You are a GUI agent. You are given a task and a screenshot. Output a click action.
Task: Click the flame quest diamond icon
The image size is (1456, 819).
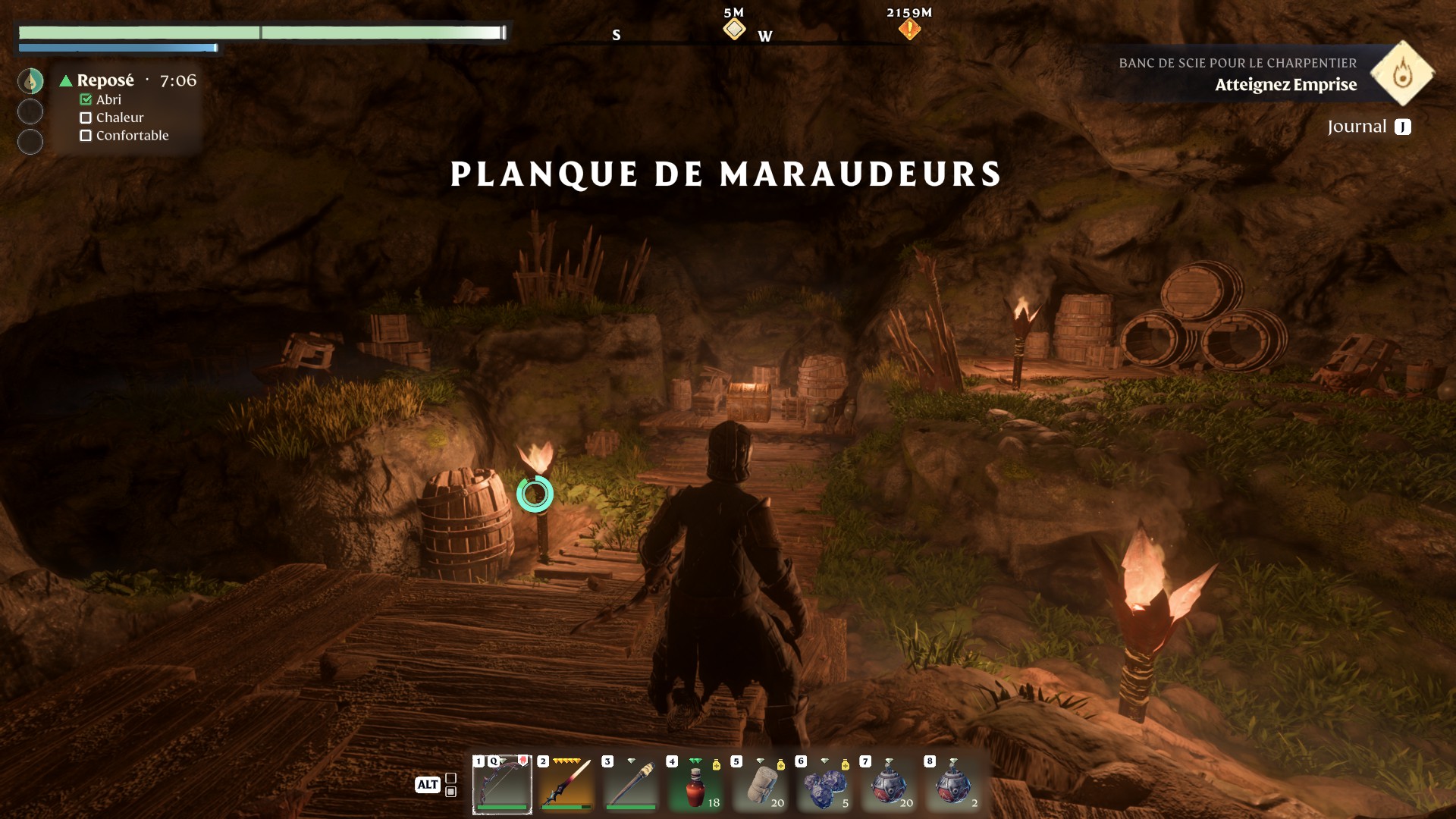click(x=1402, y=74)
